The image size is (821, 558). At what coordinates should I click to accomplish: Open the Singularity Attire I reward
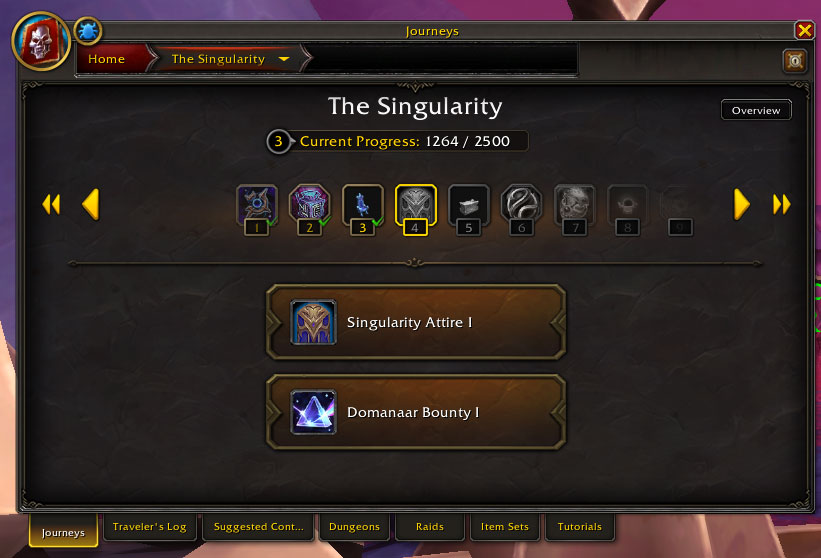click(416, 322)
